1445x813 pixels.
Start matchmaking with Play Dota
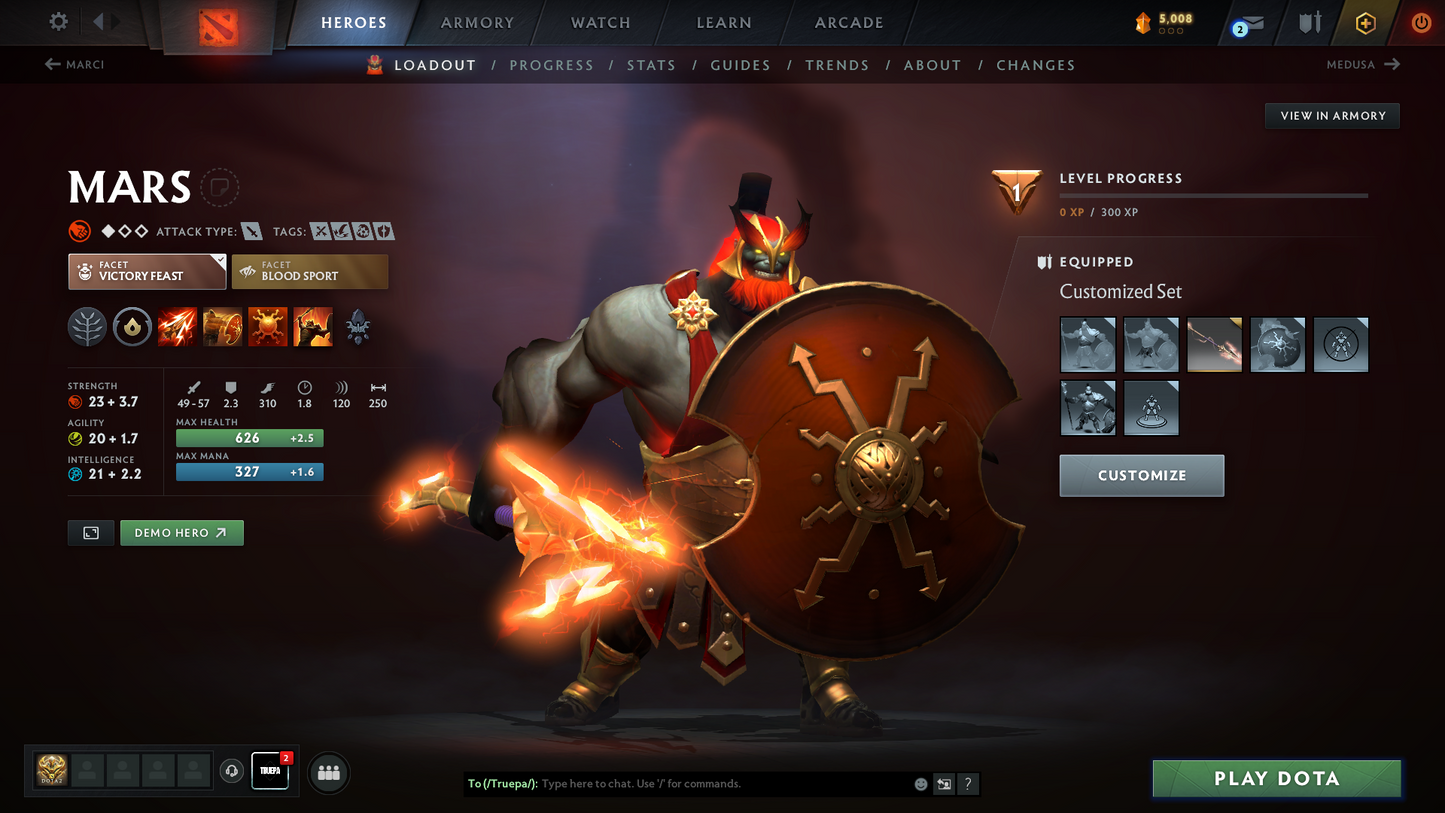1276,778
